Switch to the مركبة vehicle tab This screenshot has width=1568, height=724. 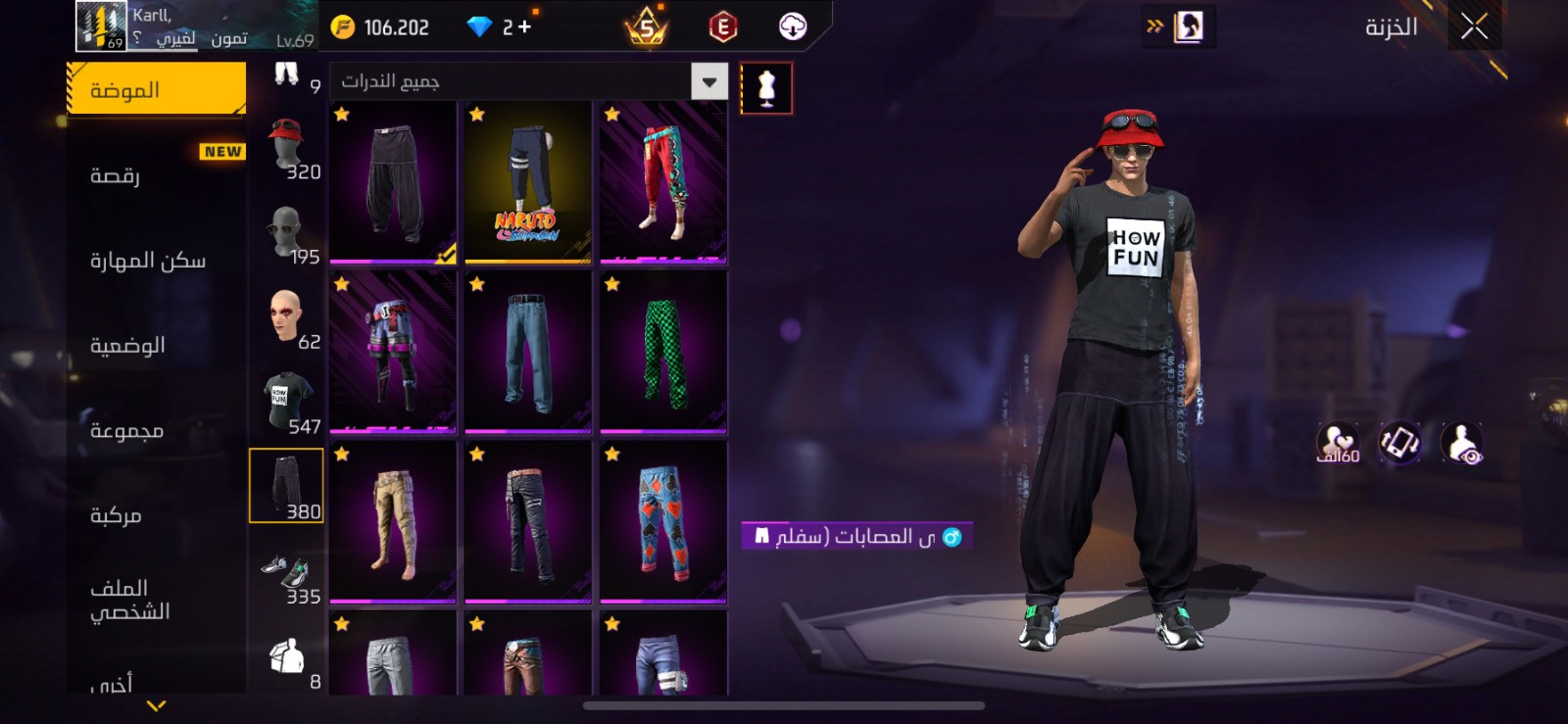[x=156, y=515]
